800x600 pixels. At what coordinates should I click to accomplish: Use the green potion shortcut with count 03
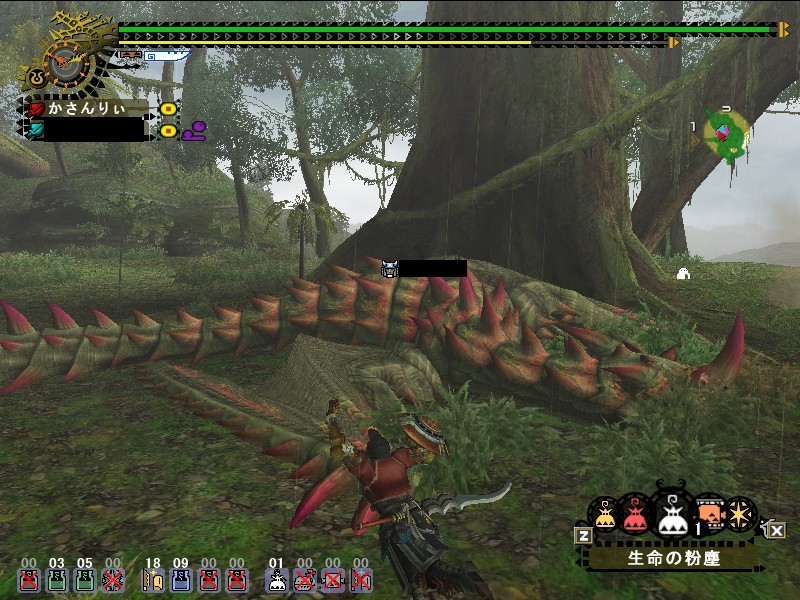[57, 580]
